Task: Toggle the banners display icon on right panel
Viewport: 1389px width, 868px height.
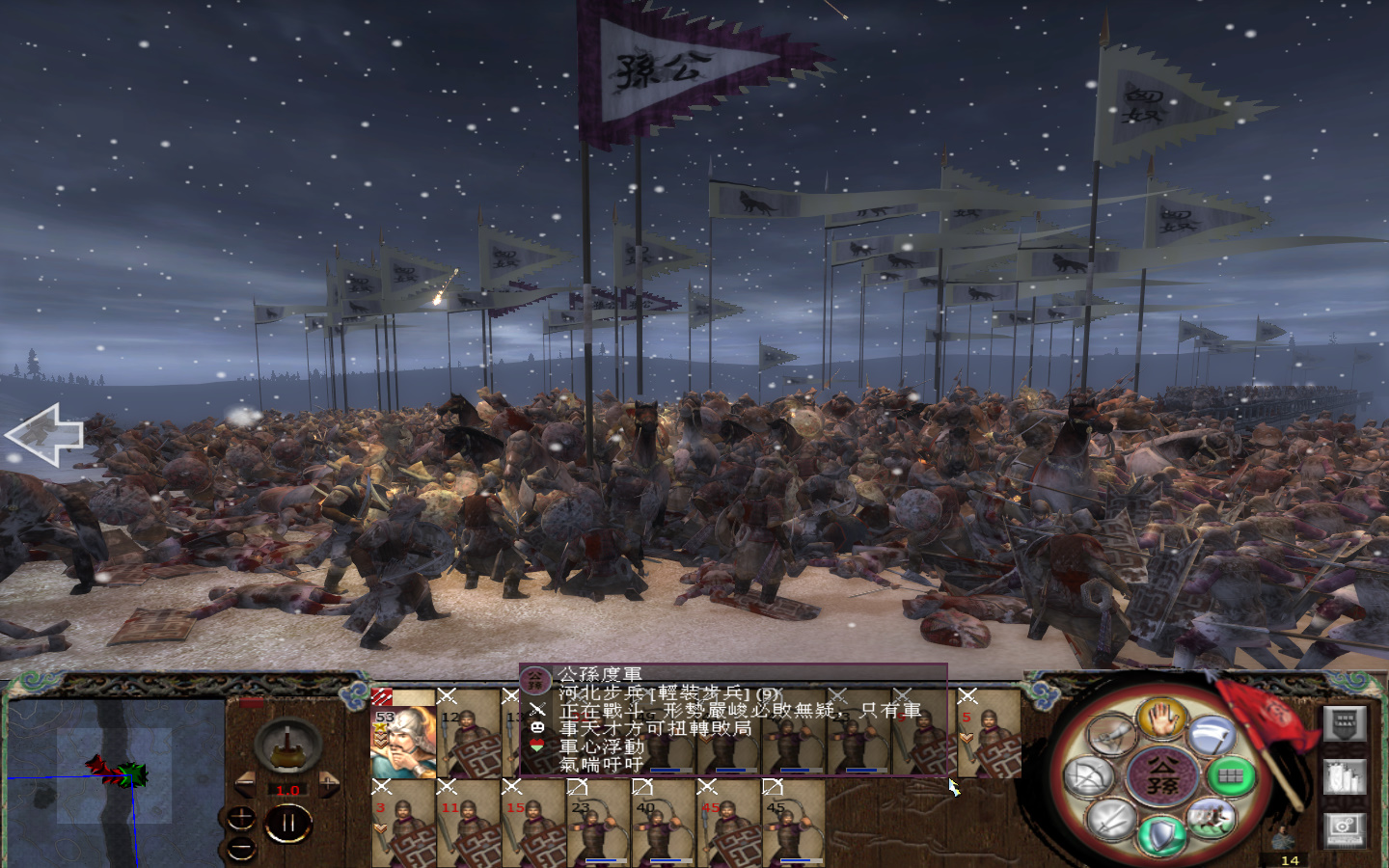Action: click(1344, 724)
